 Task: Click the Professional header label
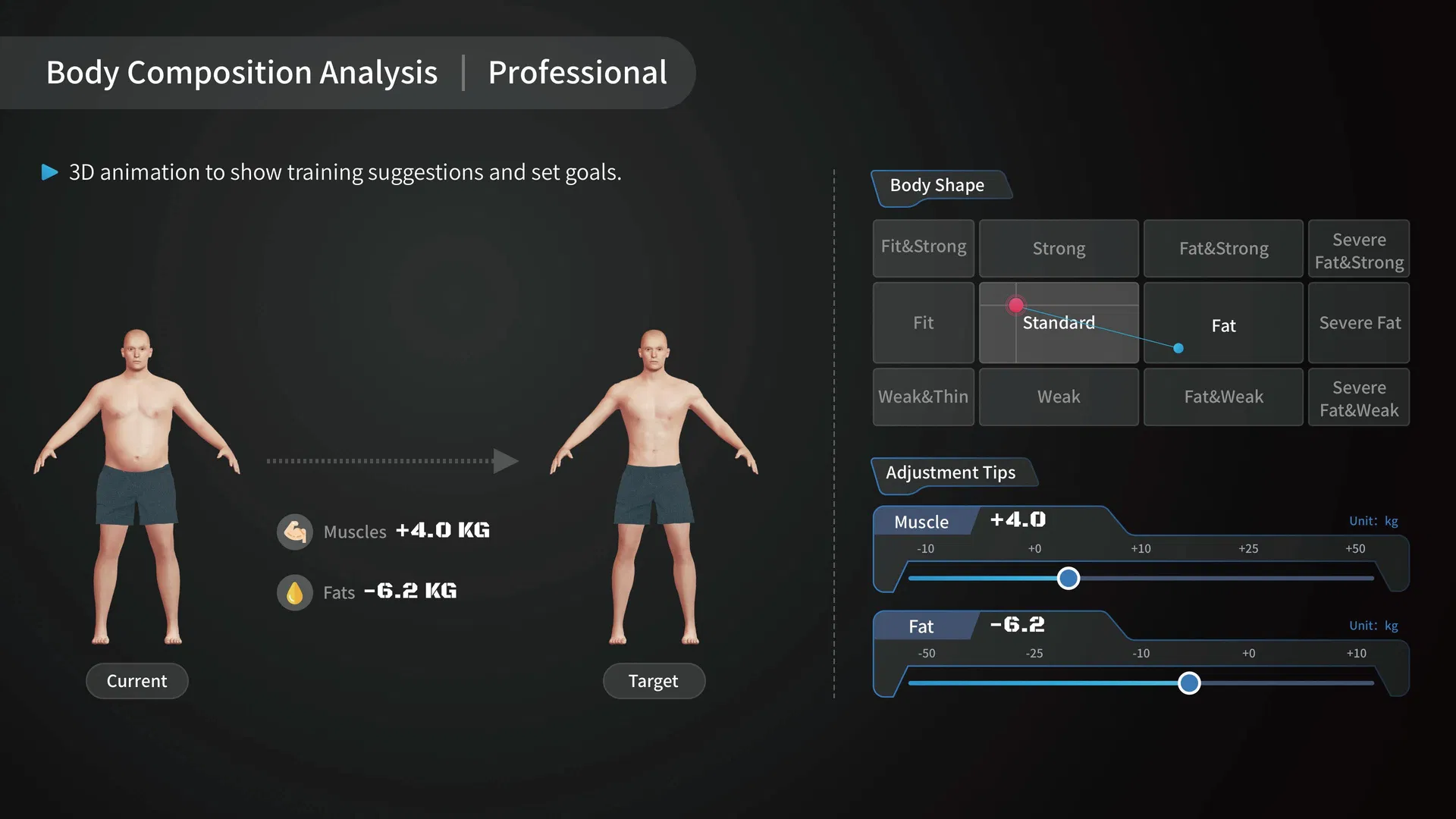577,73
